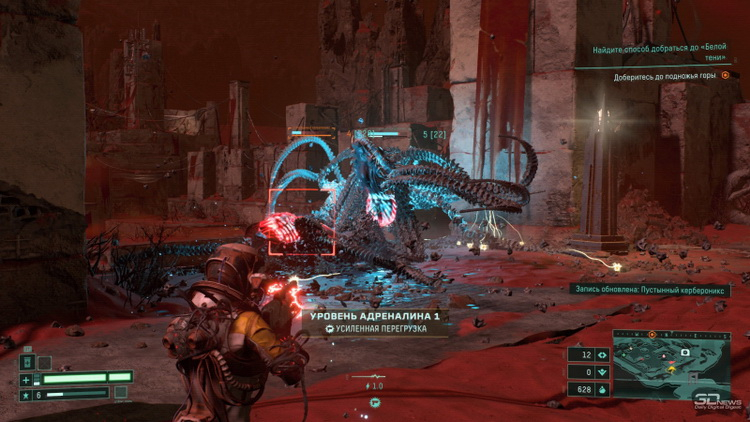Image resolution: width=750 pixels, height=422 pixels.
Task: Click the «Доберитесь до подножья горы» sub-objective
Action: 665,75
